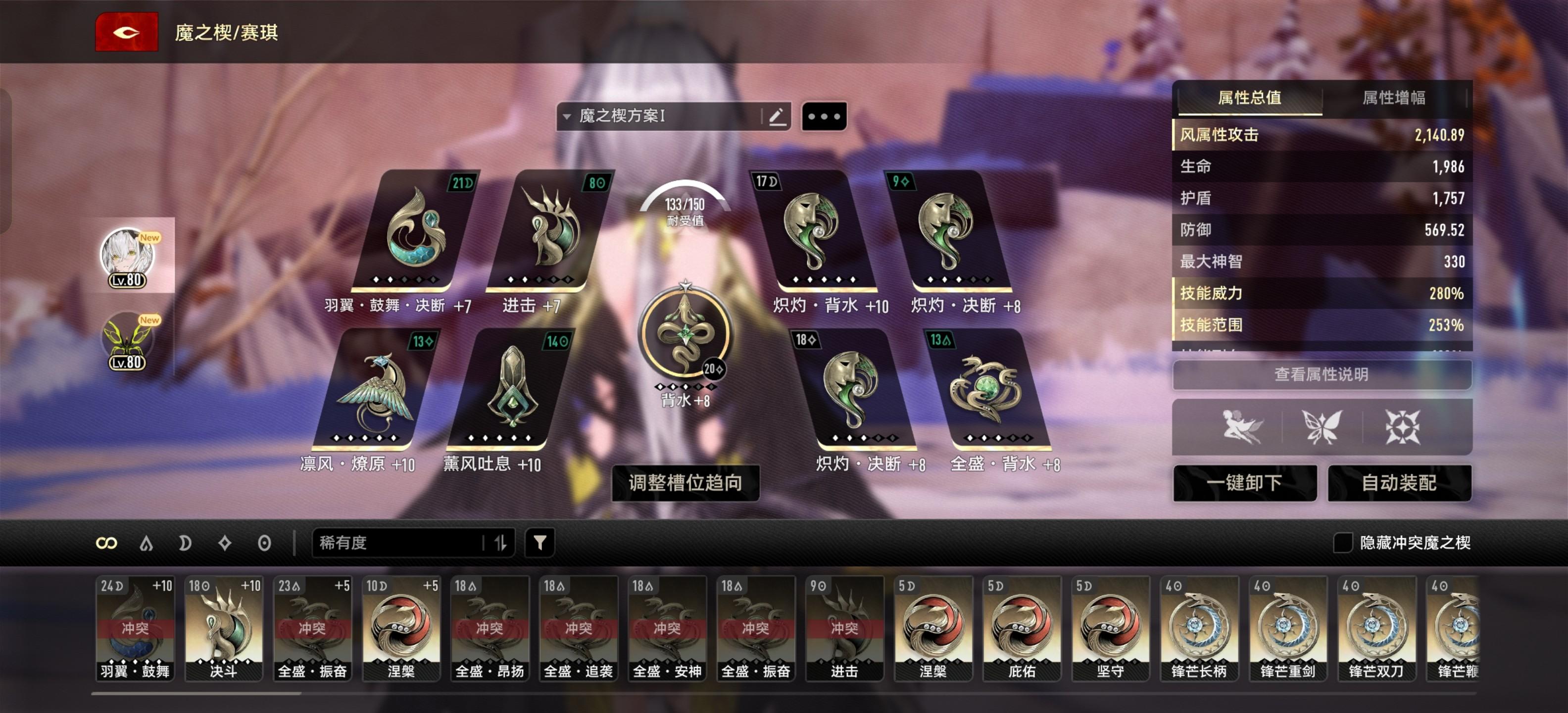Viewport: 1568px width, 713px height.
Task: Open the three-dot more options button
Action: (824, 116)
